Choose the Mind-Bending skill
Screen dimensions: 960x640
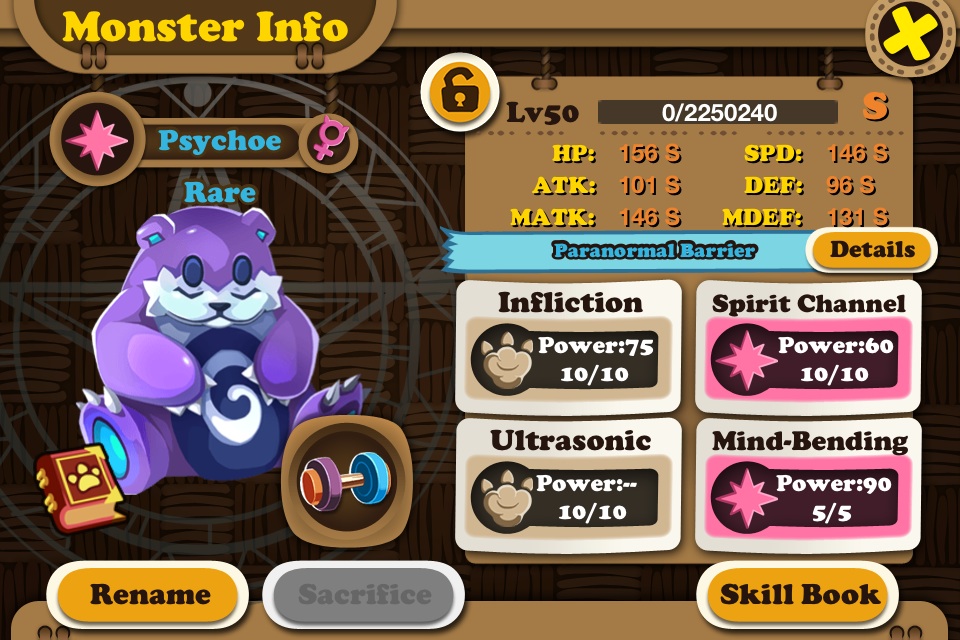coord(808,483)
